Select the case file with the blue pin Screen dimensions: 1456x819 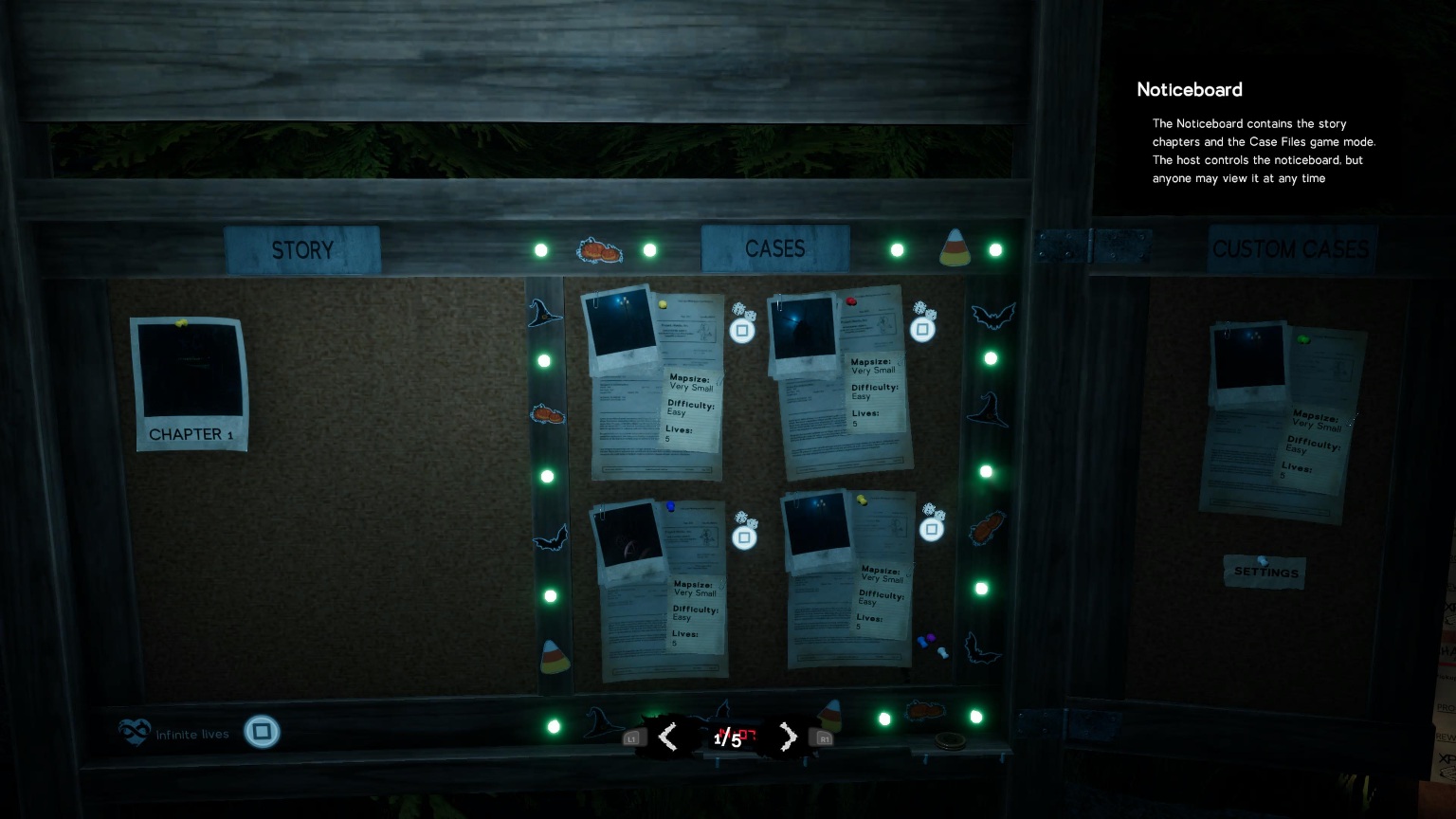tap(660, 588)
